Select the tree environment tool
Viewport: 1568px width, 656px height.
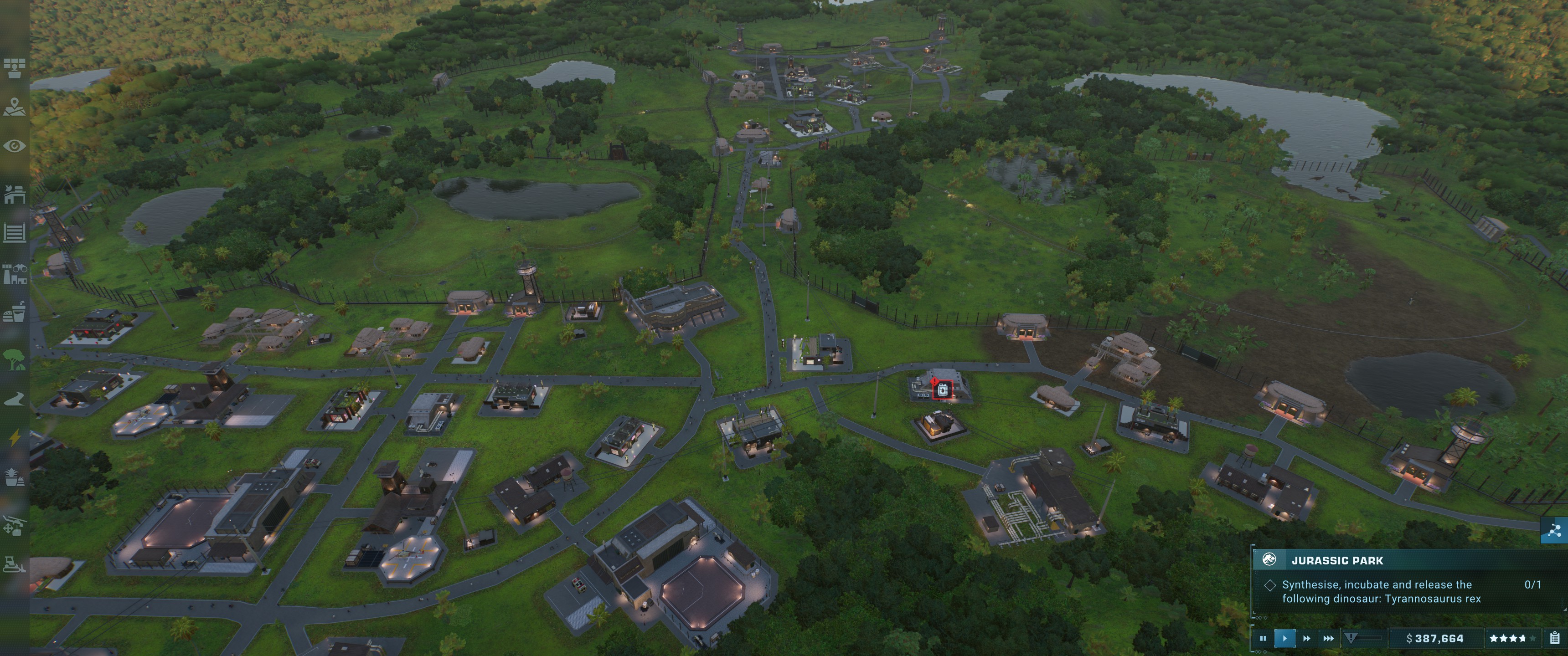14,359
